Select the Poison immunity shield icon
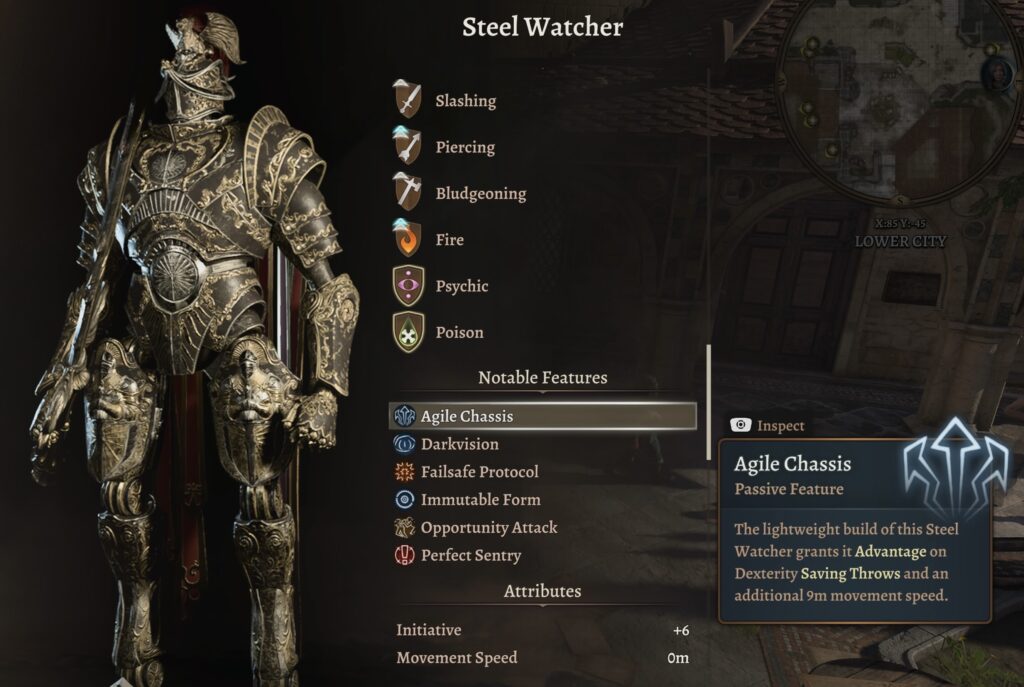This screenshot has height=687, width=1024. point(407,332)
